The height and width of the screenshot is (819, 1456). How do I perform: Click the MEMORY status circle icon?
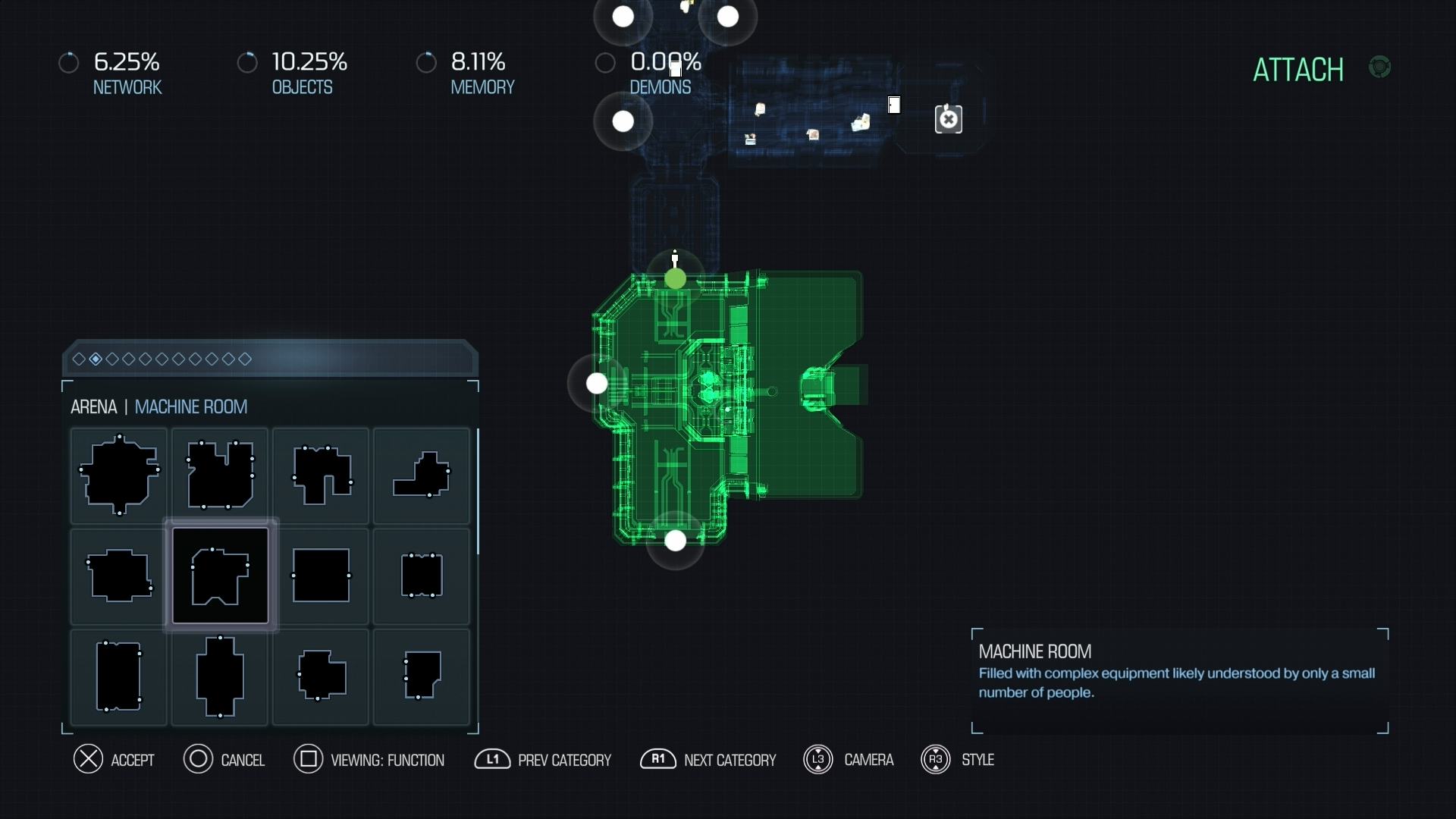(x=427, y=62)
